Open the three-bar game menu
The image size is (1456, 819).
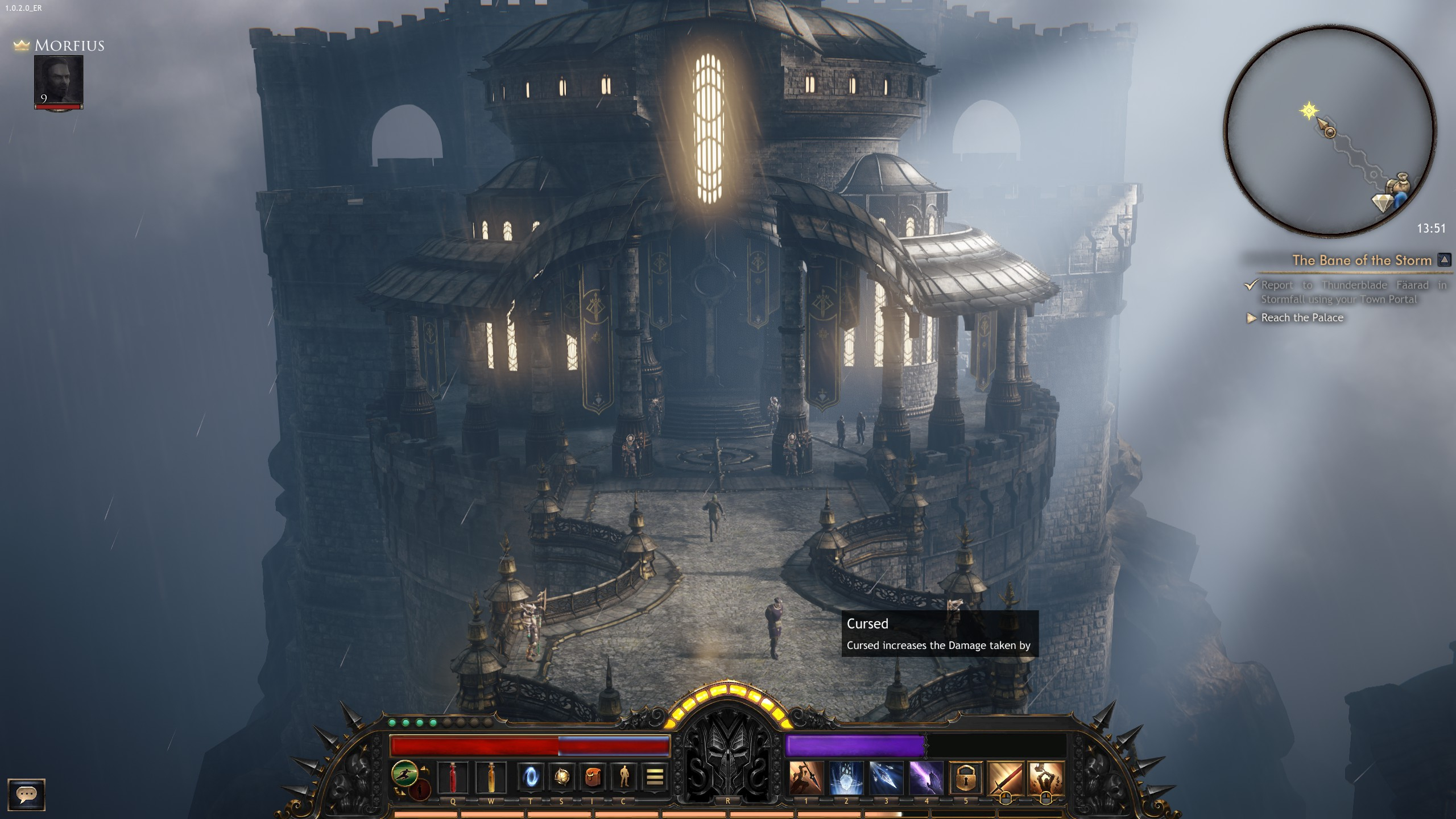[655, 777]
